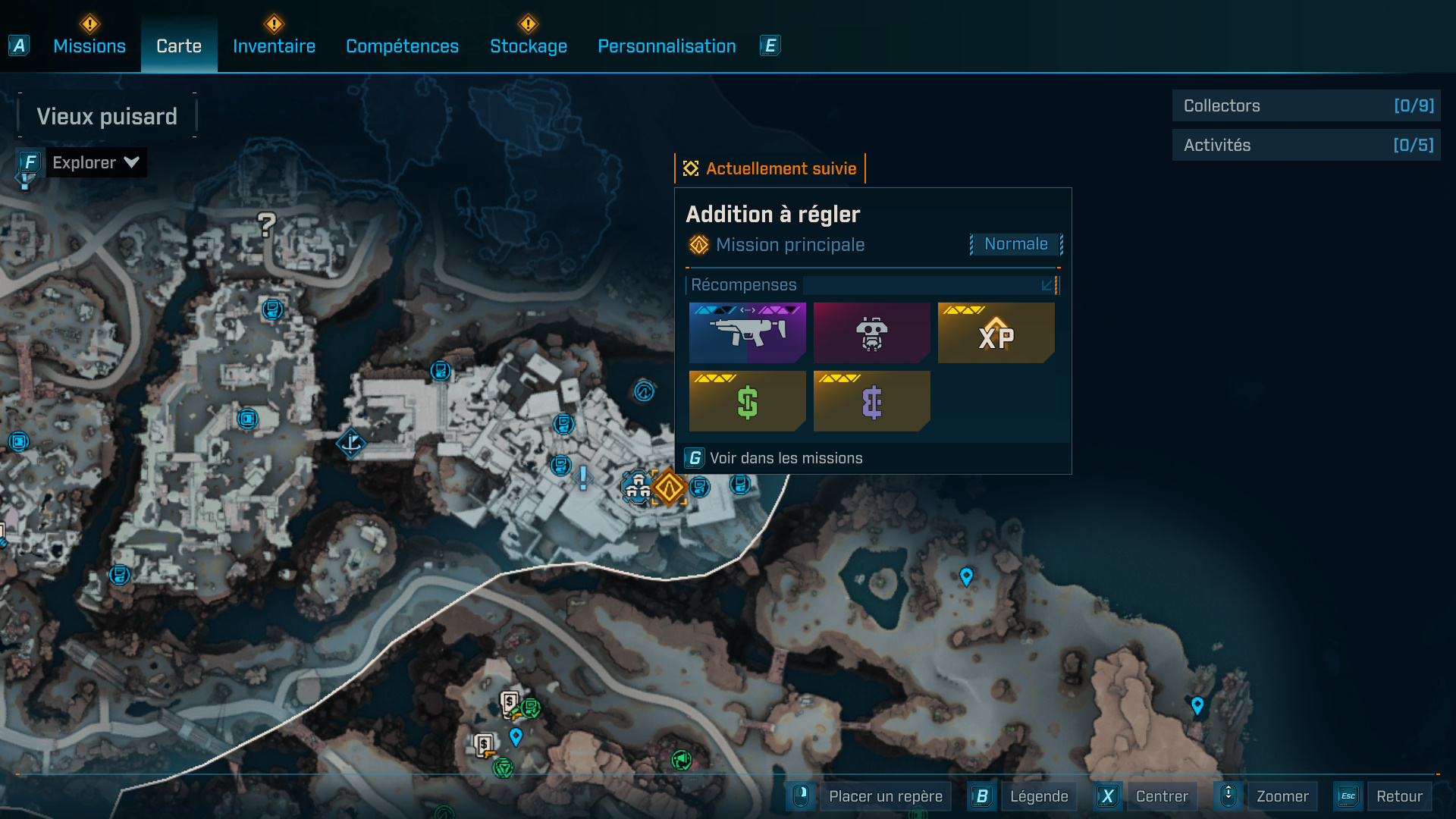Click the Retour button
1456x819 pixels.
pyautogui.click(x=1398, y=796)
